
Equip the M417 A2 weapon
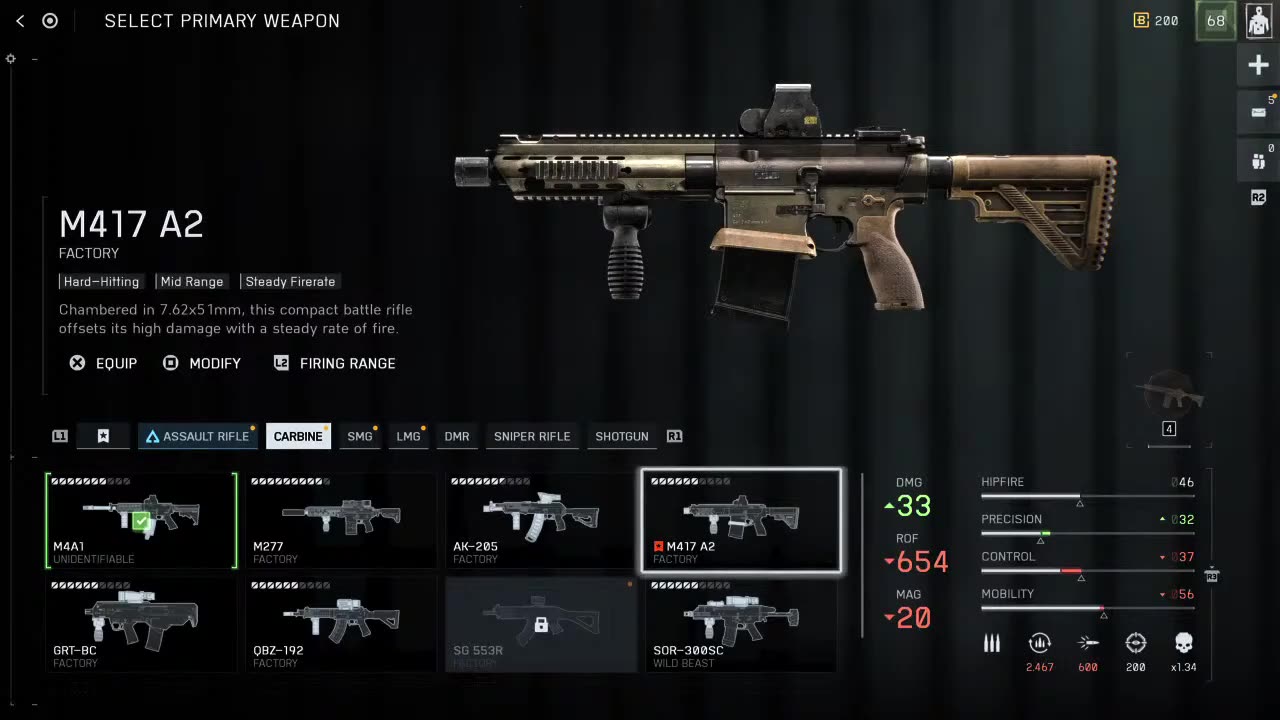pyautogui.click(x=103, y=363)
